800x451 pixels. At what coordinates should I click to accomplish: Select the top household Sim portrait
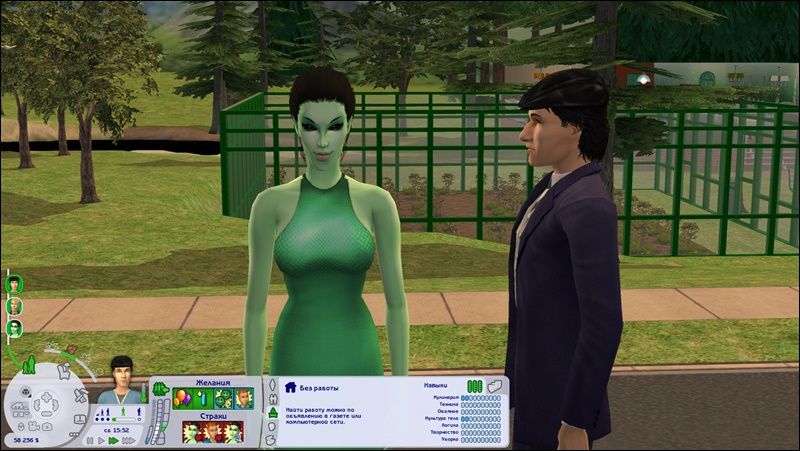click(x=14, y=283)
